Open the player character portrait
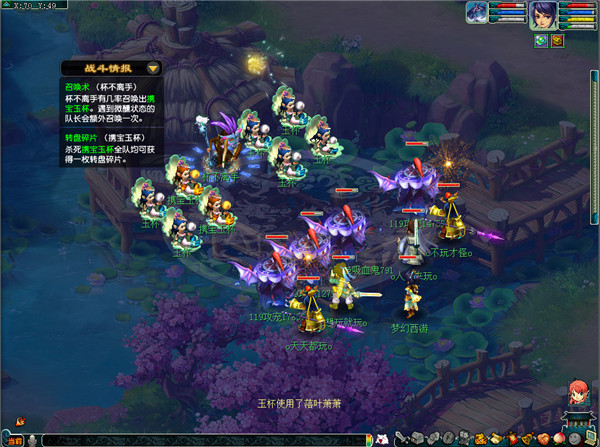600x447 pixels. (544, 15)
